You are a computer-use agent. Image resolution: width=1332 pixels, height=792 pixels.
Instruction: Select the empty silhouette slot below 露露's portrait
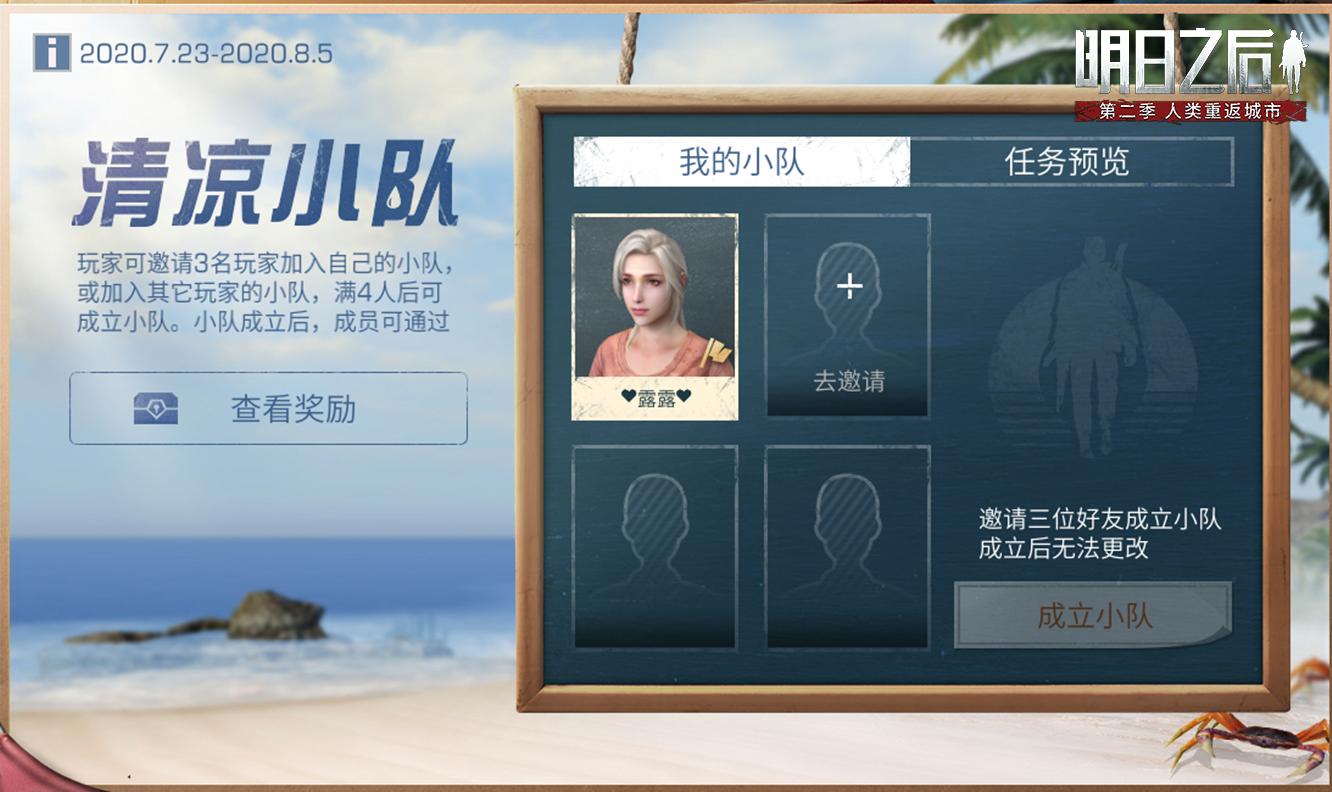pos(655,549)
